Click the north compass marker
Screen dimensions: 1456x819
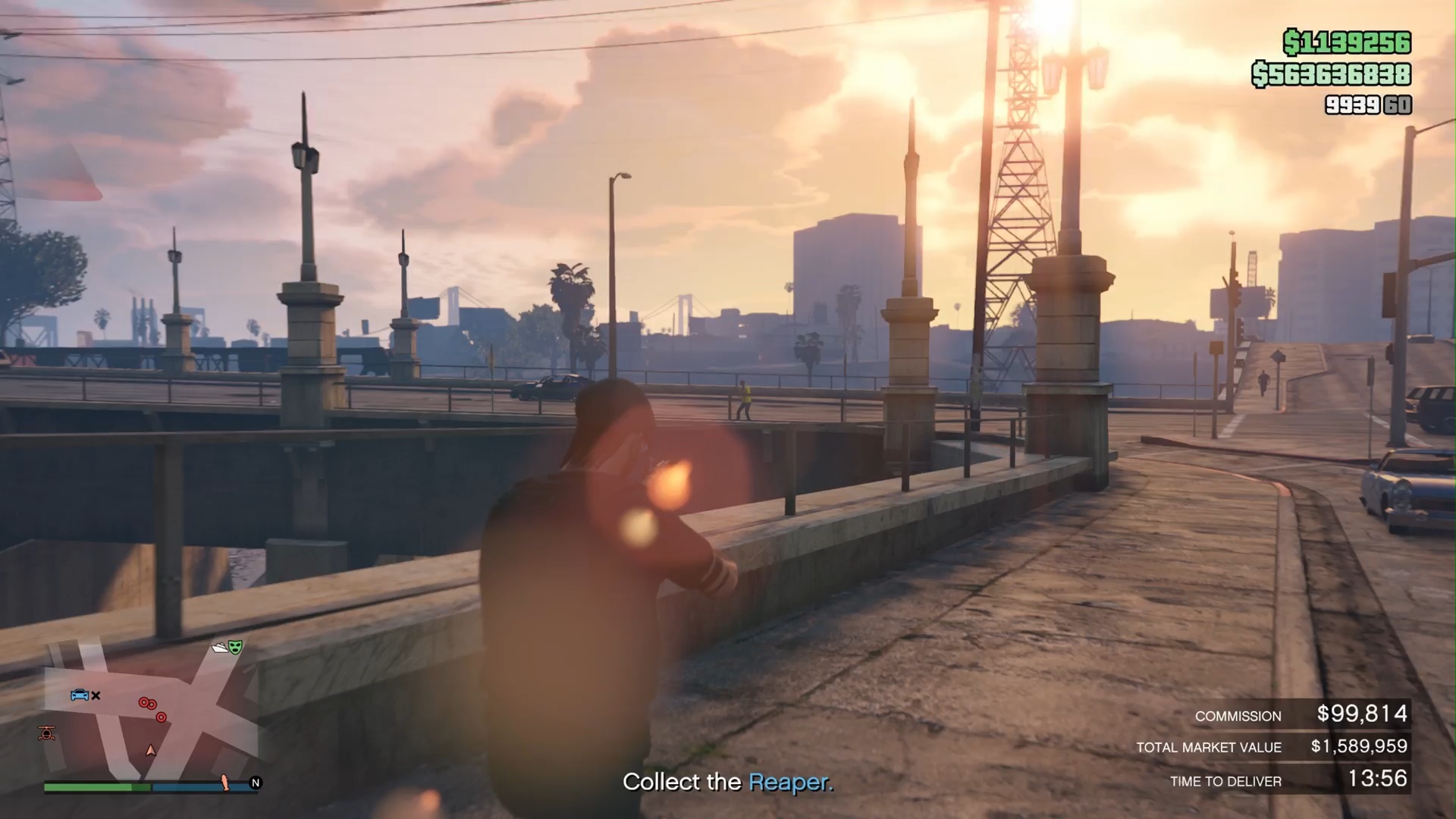point(256,783)
